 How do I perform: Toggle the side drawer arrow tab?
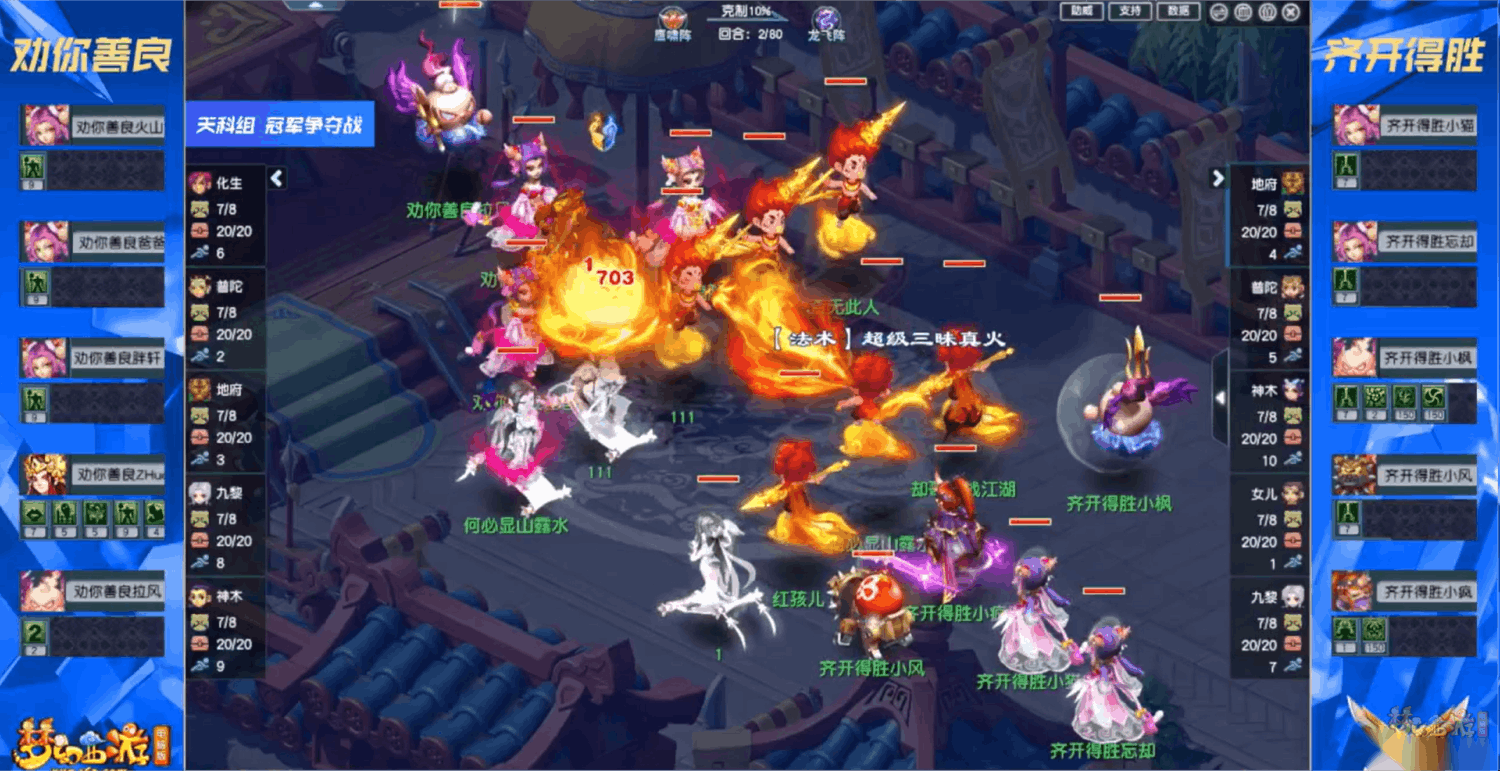point(1220,396)
